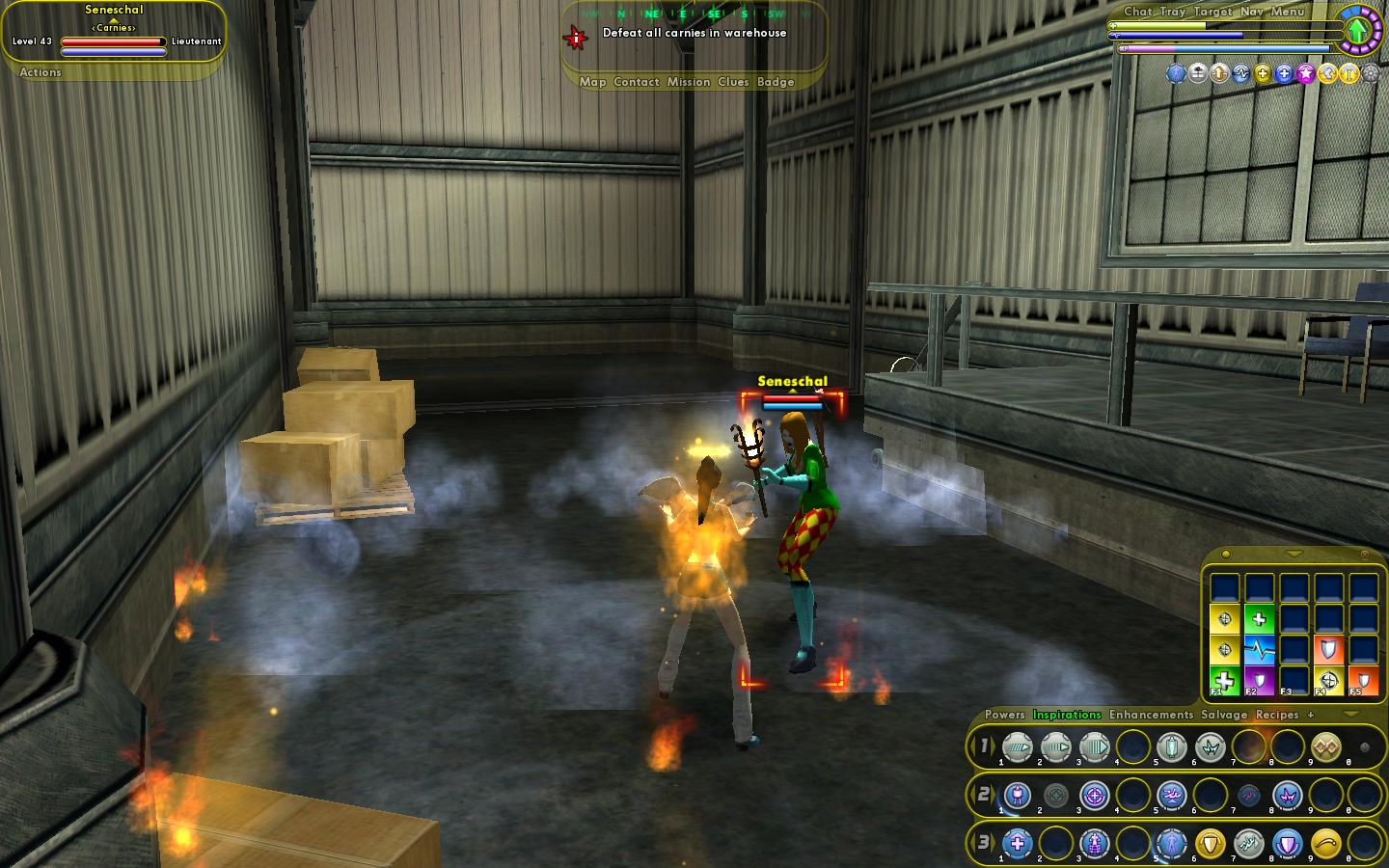1389x868 pixels.
Task: Activate the chain-link power in tray one
Action: 1326,746
